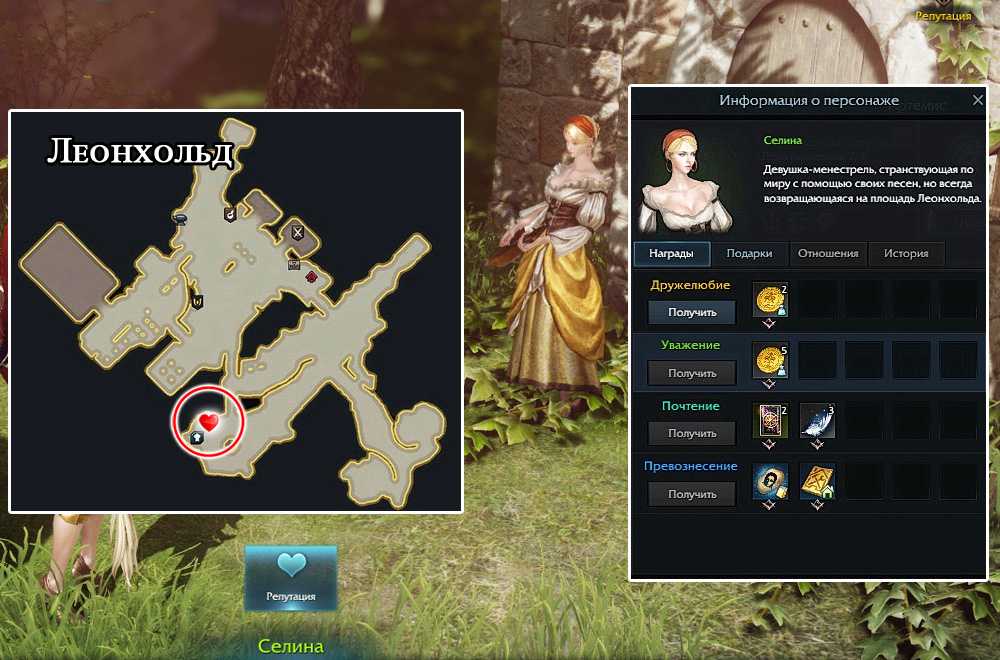Viewport: 1000px width, 660px height.
Task: Claim the Превознесение tier reward
Action: click(x=692, y=494)
